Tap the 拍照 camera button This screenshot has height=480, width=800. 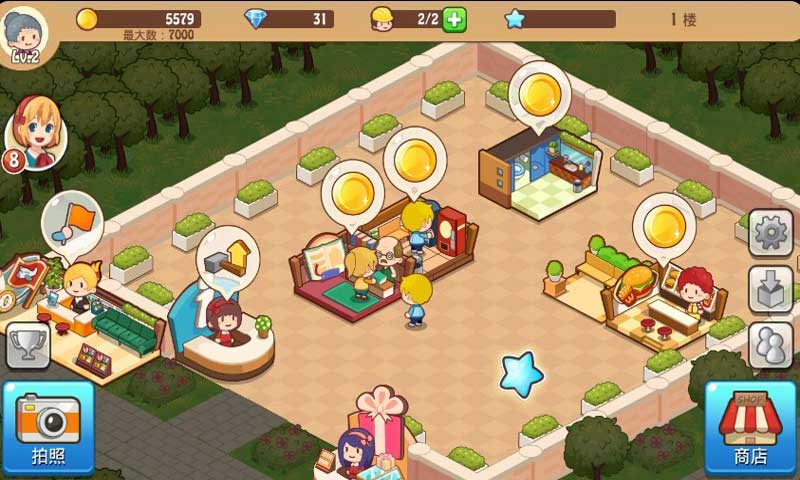(x=47, y=426)
